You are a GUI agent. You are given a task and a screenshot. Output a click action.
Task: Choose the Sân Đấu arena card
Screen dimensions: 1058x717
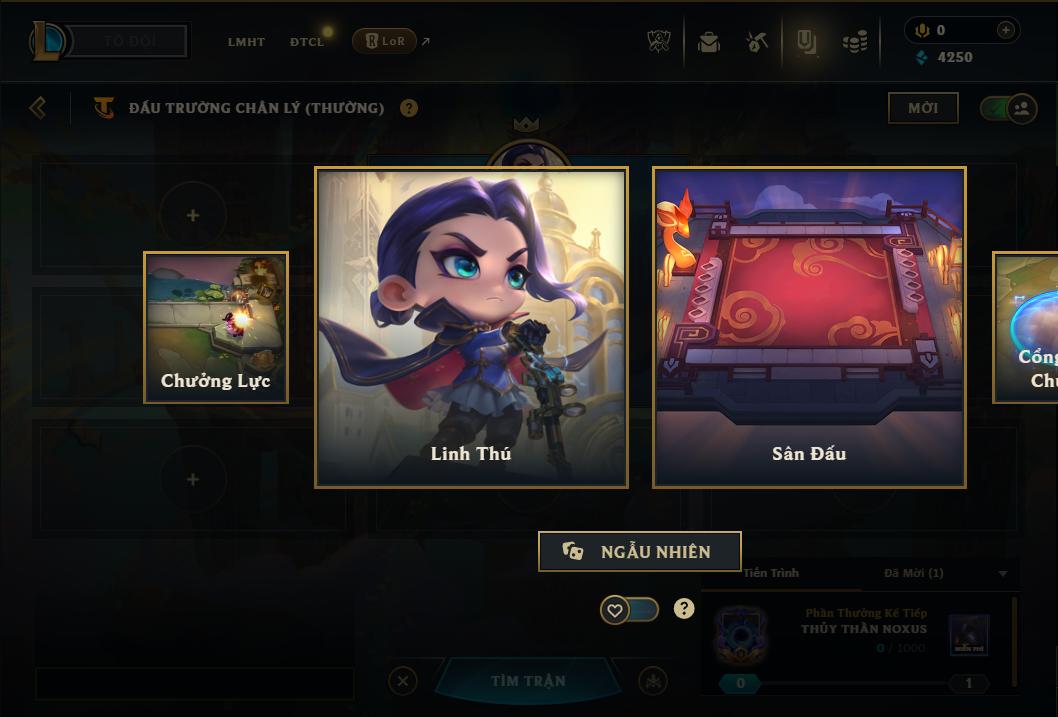click(x=809, y=327)
